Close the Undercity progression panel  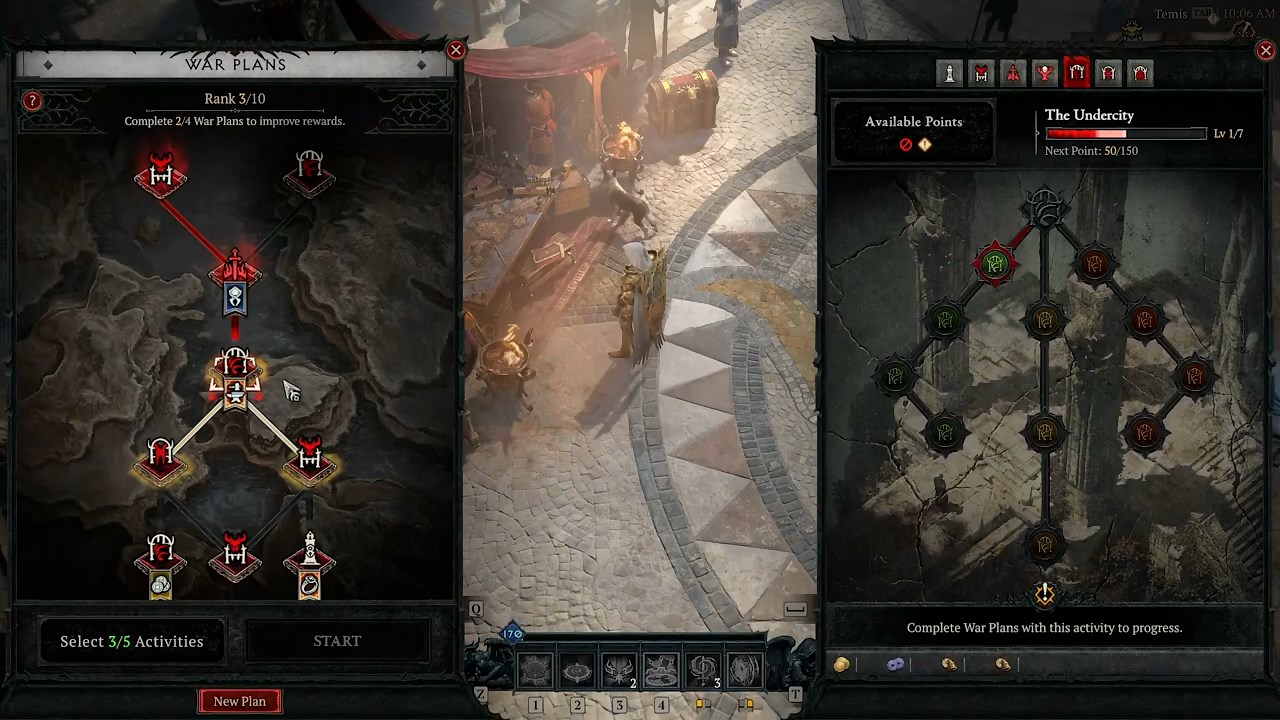point(1265,50)
